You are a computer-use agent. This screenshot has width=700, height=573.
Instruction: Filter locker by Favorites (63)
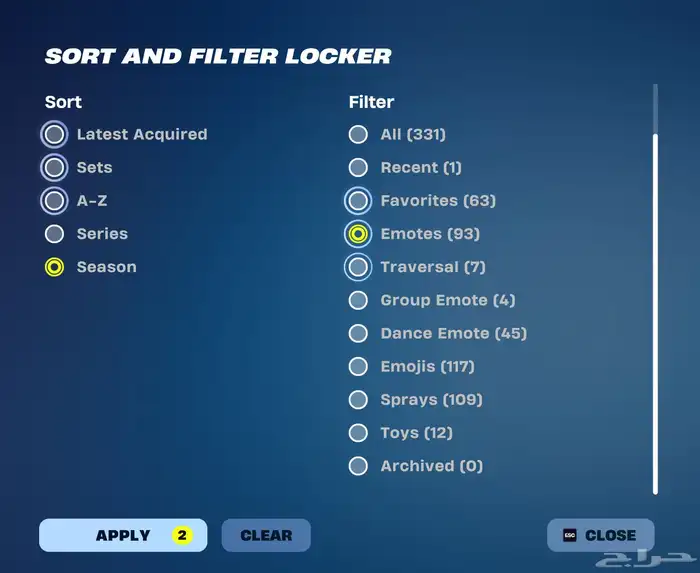[x=357, y=201]
